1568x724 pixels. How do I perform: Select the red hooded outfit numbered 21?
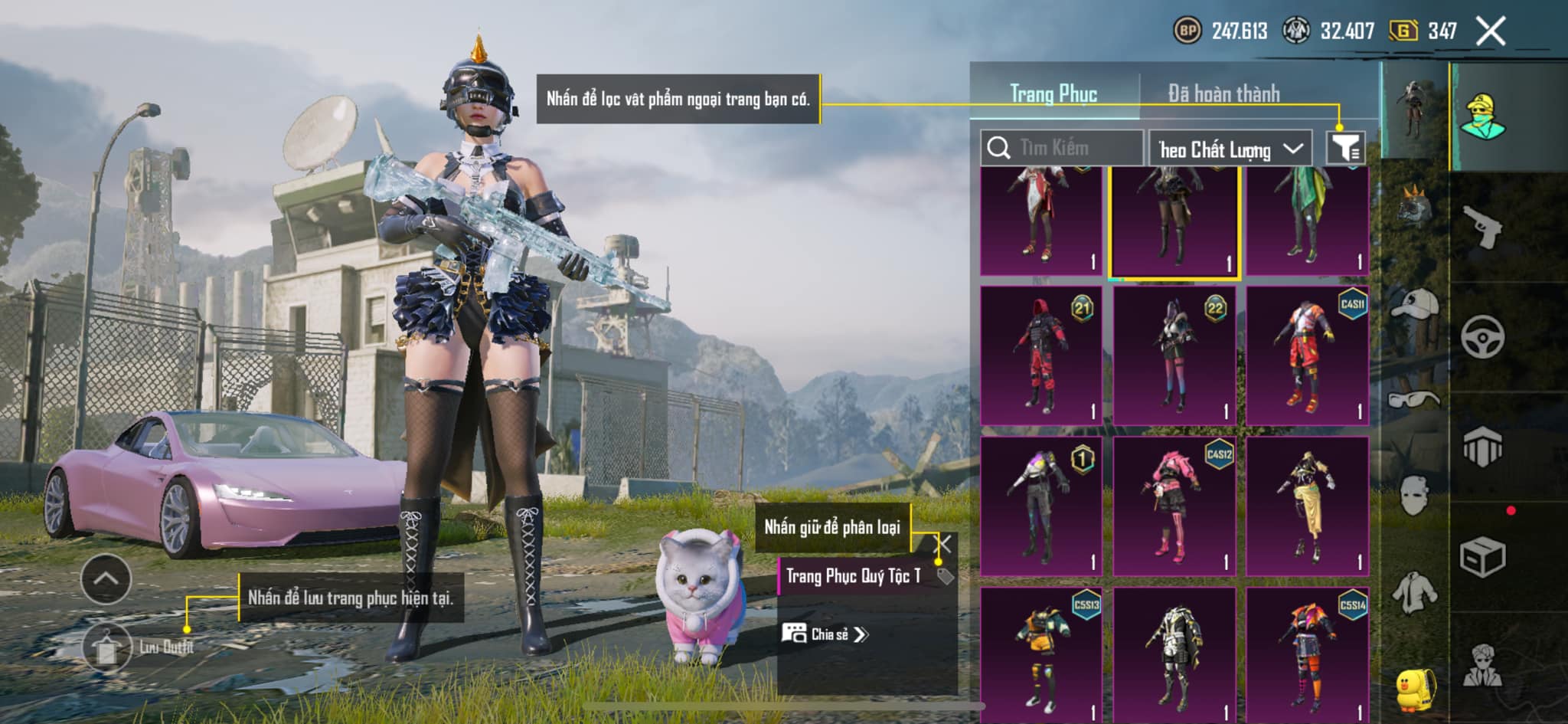1041,355
